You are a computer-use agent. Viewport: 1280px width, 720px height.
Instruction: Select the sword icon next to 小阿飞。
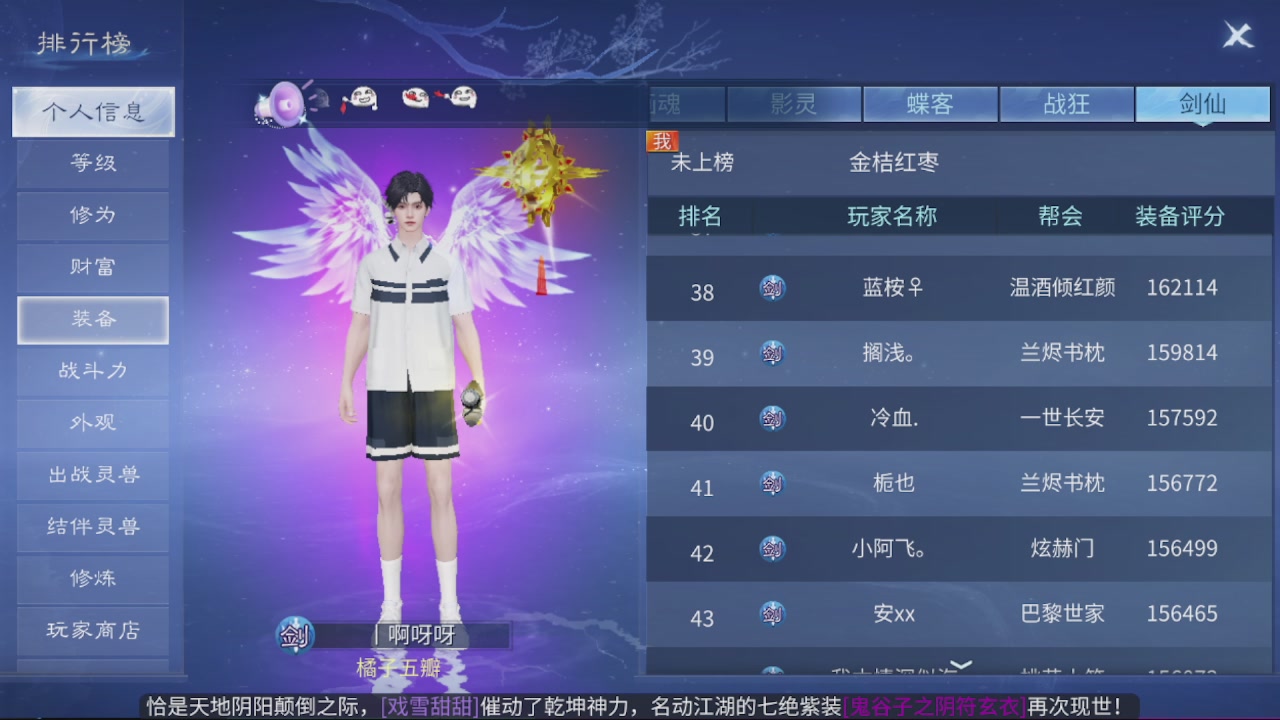[x=771, y=549]
